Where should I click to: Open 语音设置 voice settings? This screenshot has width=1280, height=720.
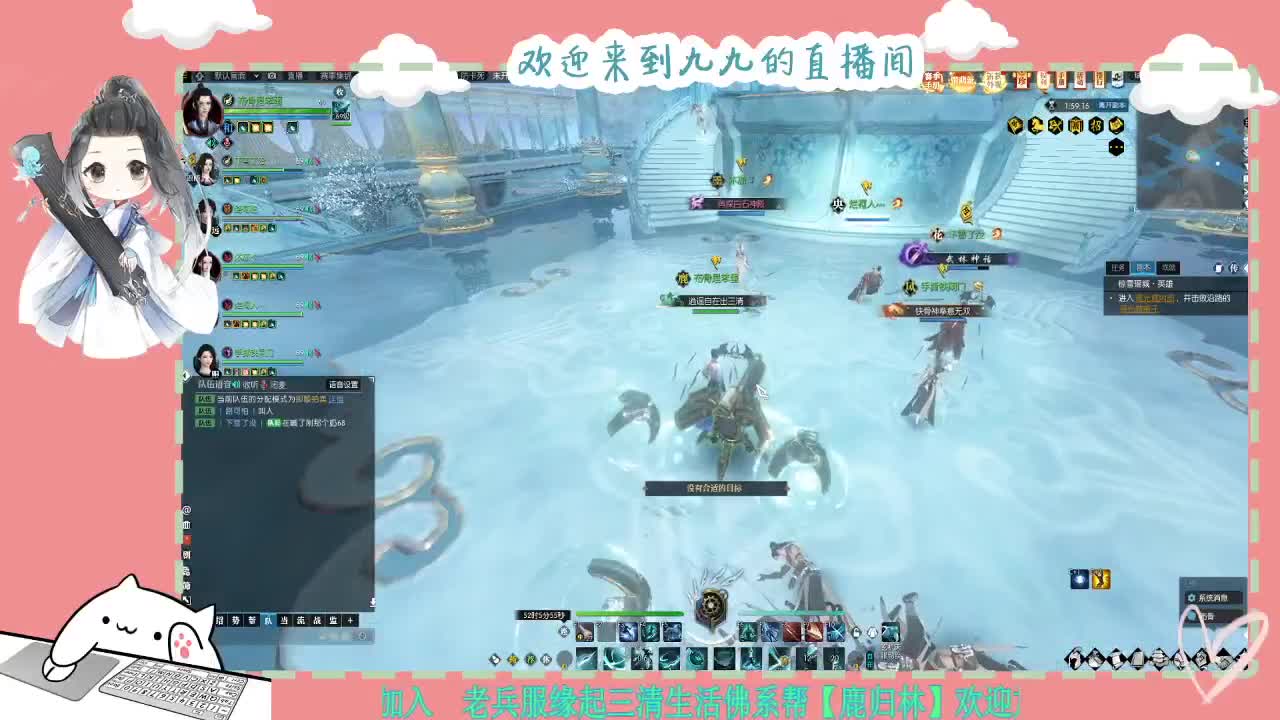(344, 384)
